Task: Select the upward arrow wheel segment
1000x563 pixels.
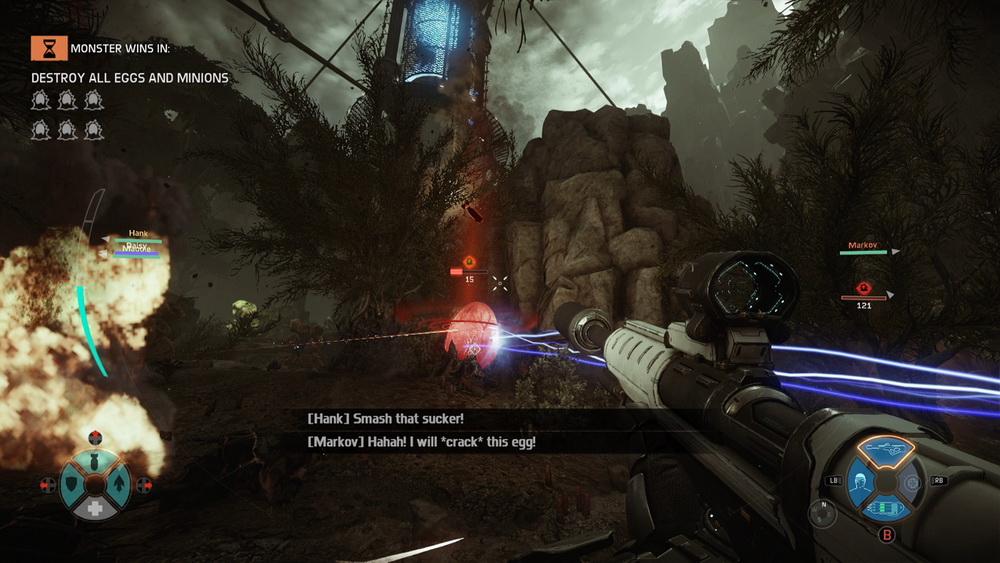Action: click(120, 485)
